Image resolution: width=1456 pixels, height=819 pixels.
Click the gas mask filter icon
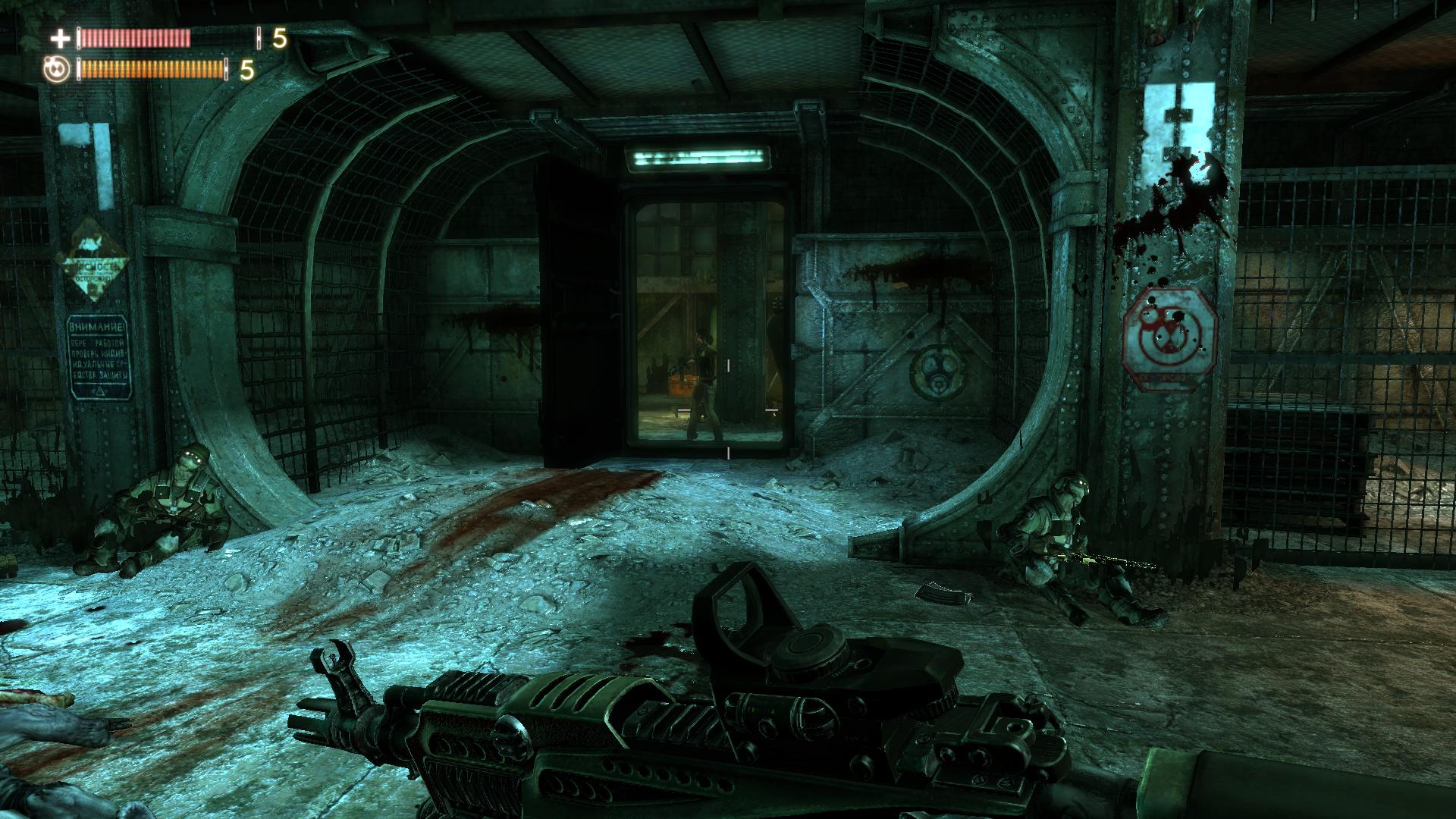(58, 70)
